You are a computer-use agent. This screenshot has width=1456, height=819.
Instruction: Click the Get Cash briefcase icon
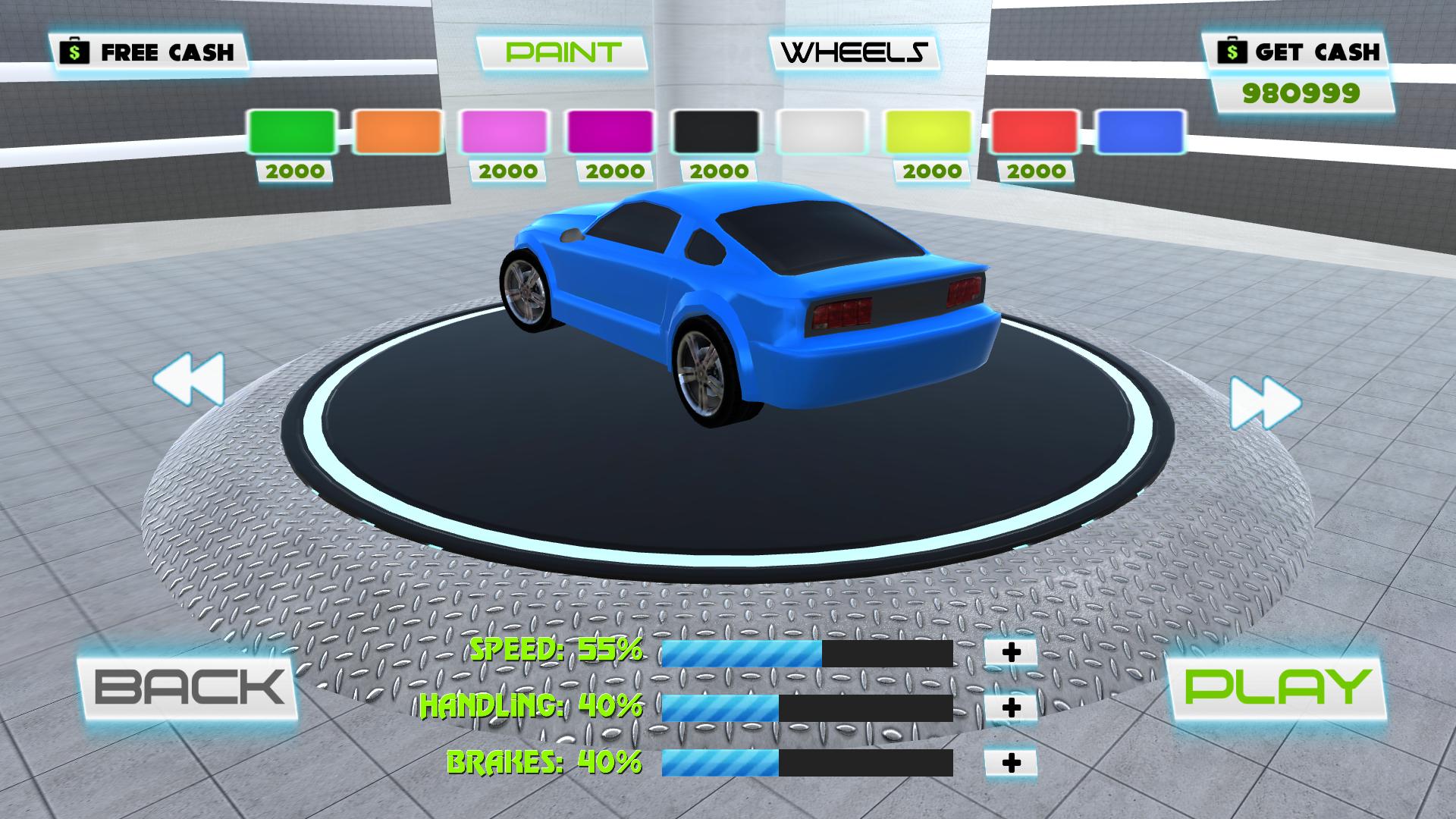(x=1232, y=52)
